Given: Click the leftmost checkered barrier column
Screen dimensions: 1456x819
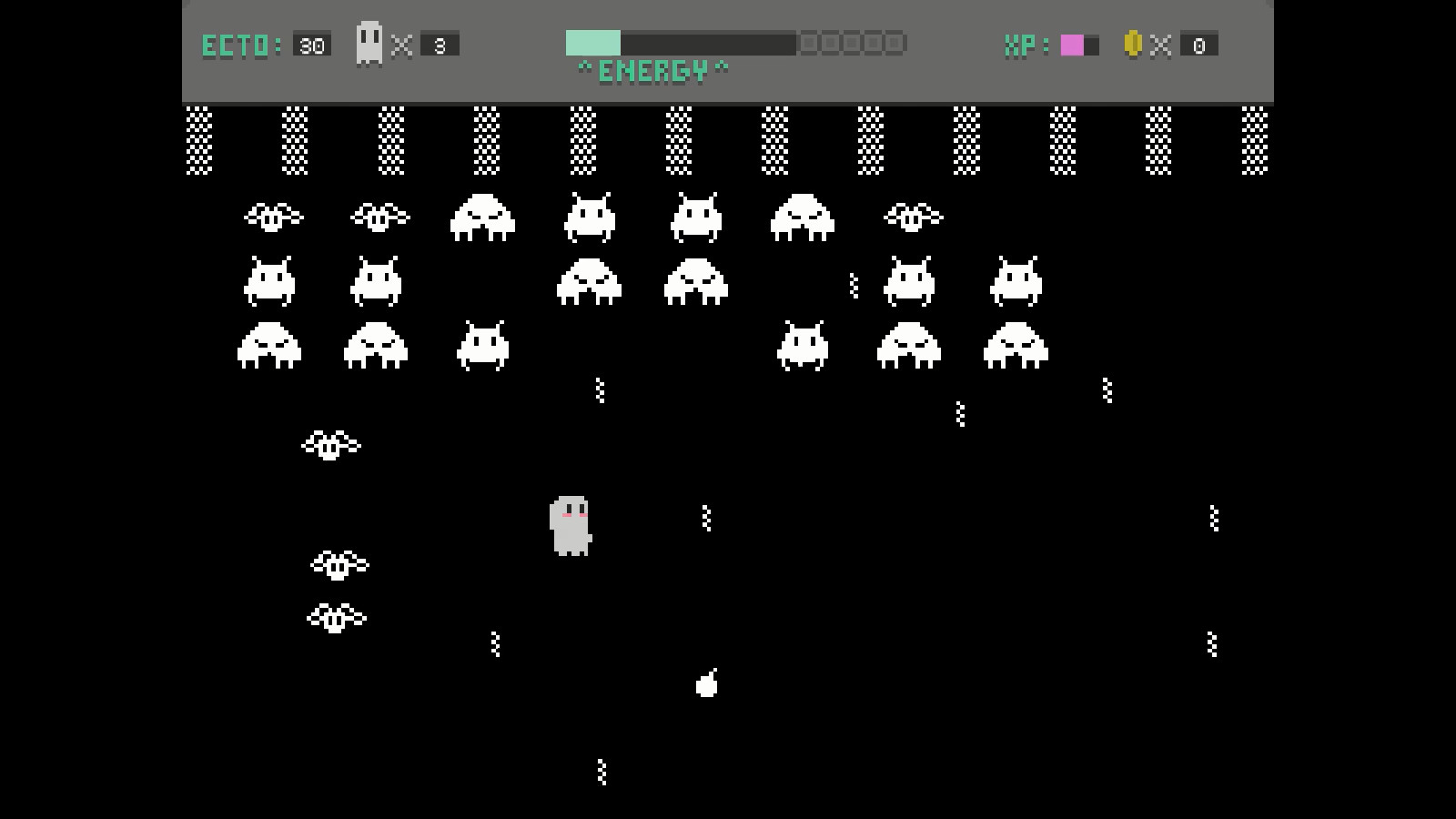Looking at the screenshot, I should point(197,141).
